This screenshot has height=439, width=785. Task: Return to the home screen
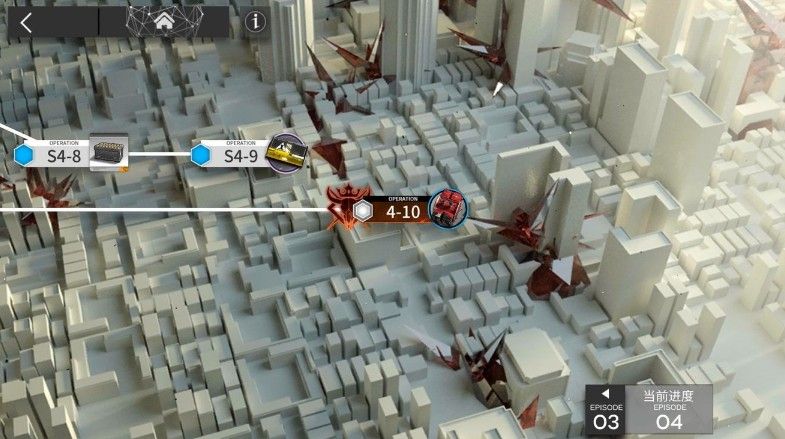coord(163,22)
